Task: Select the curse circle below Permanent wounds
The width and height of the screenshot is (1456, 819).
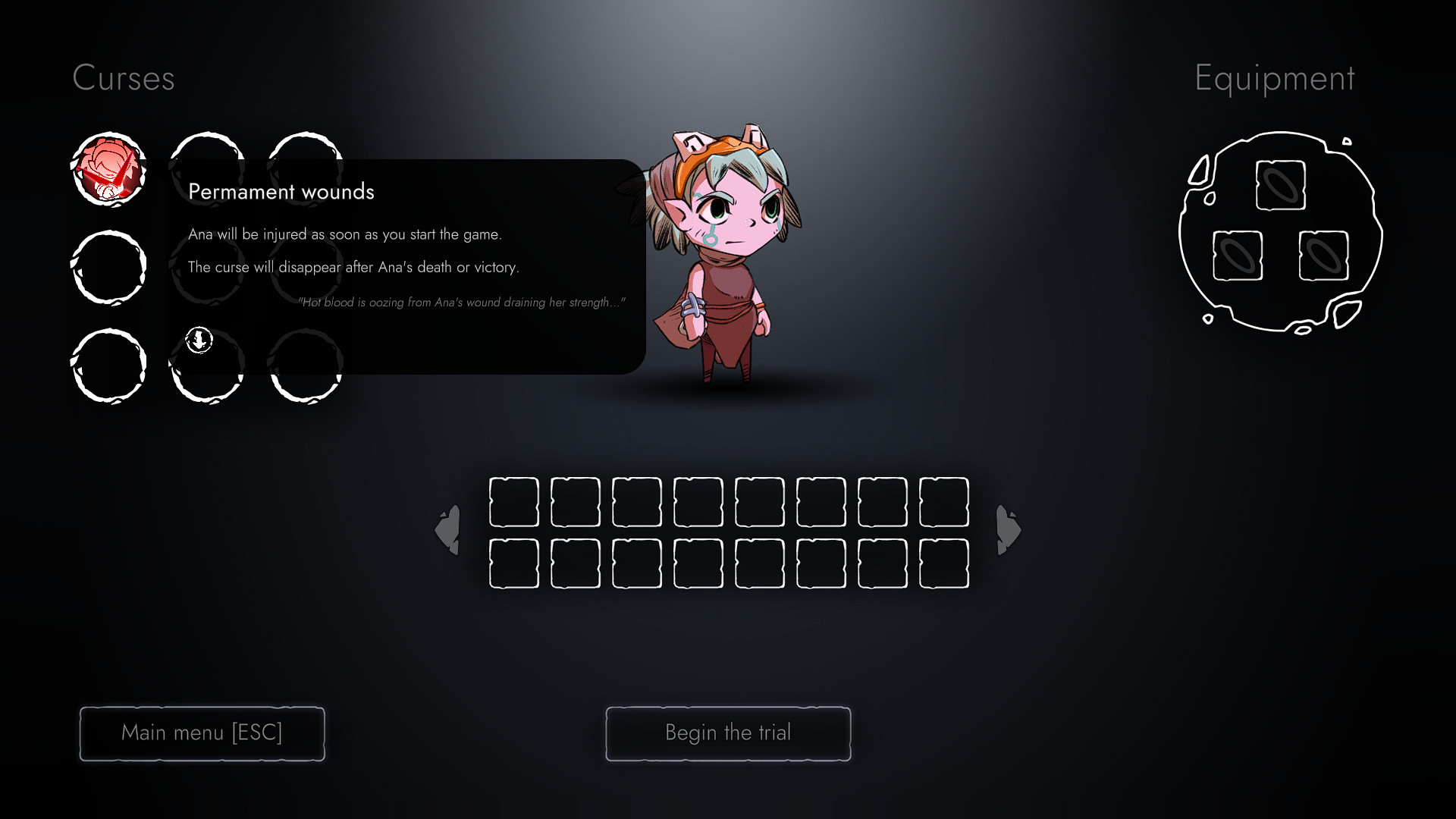Action: click(x=109, y=267)
